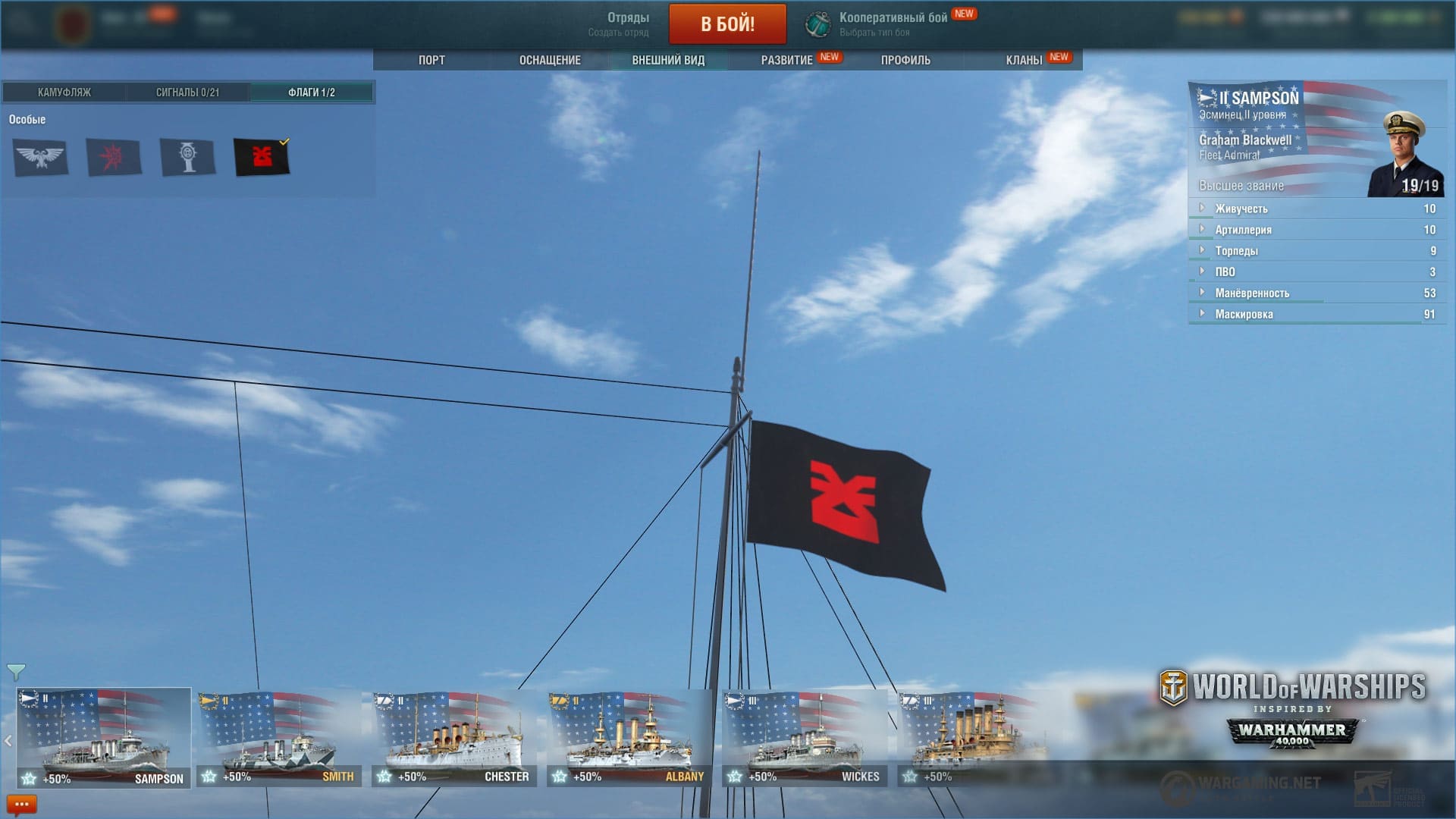This screenshot has height=819, width=1456.
Task: Select the red chaos star flag
Action: [114, 158]
